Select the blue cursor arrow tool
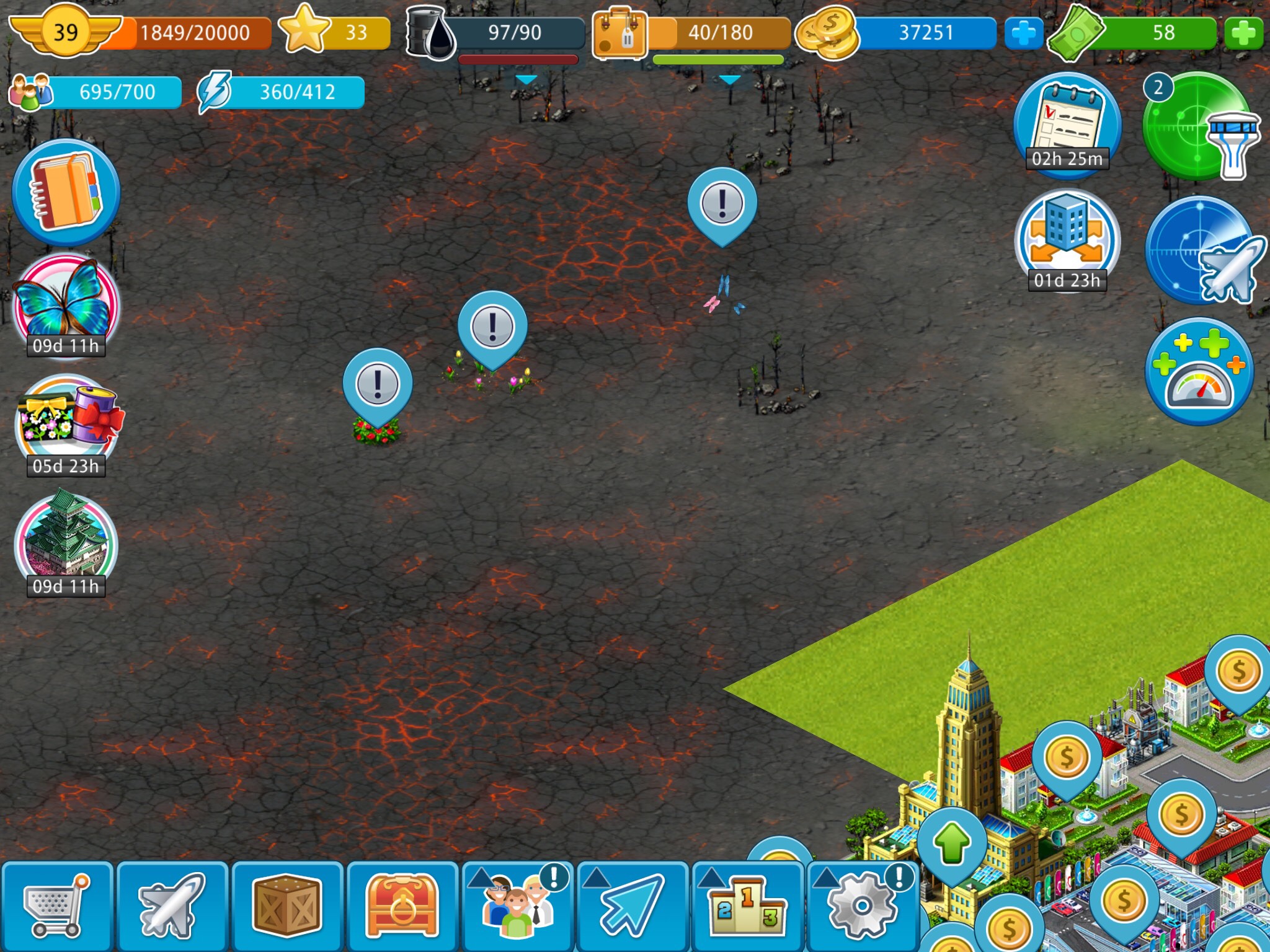Viewport: 1270px width, 952px height. (633, 906)
